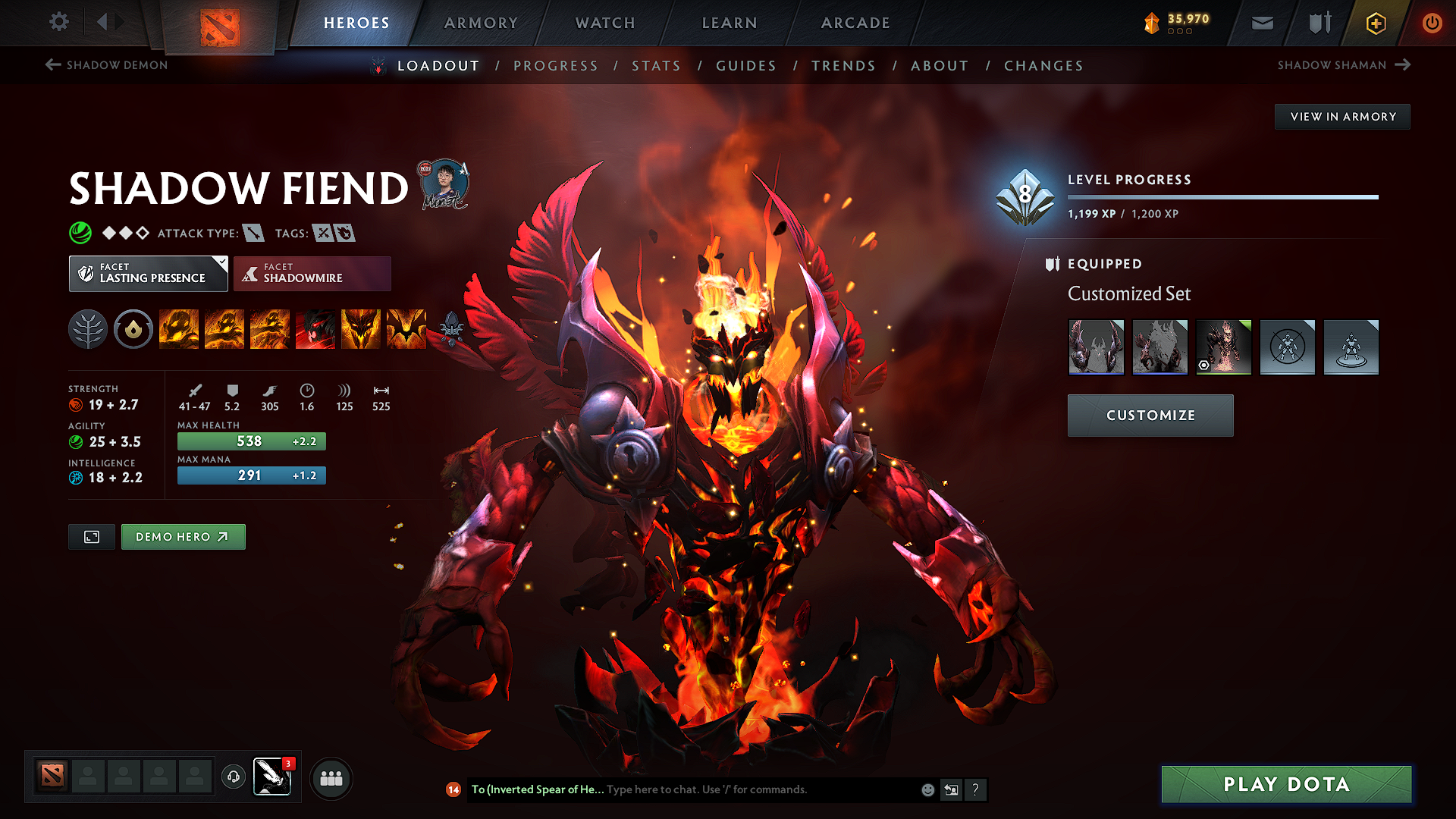1456x819 pixels.
Task: Open the Requiem of Souls ability icon
Action: coord(406,329)
